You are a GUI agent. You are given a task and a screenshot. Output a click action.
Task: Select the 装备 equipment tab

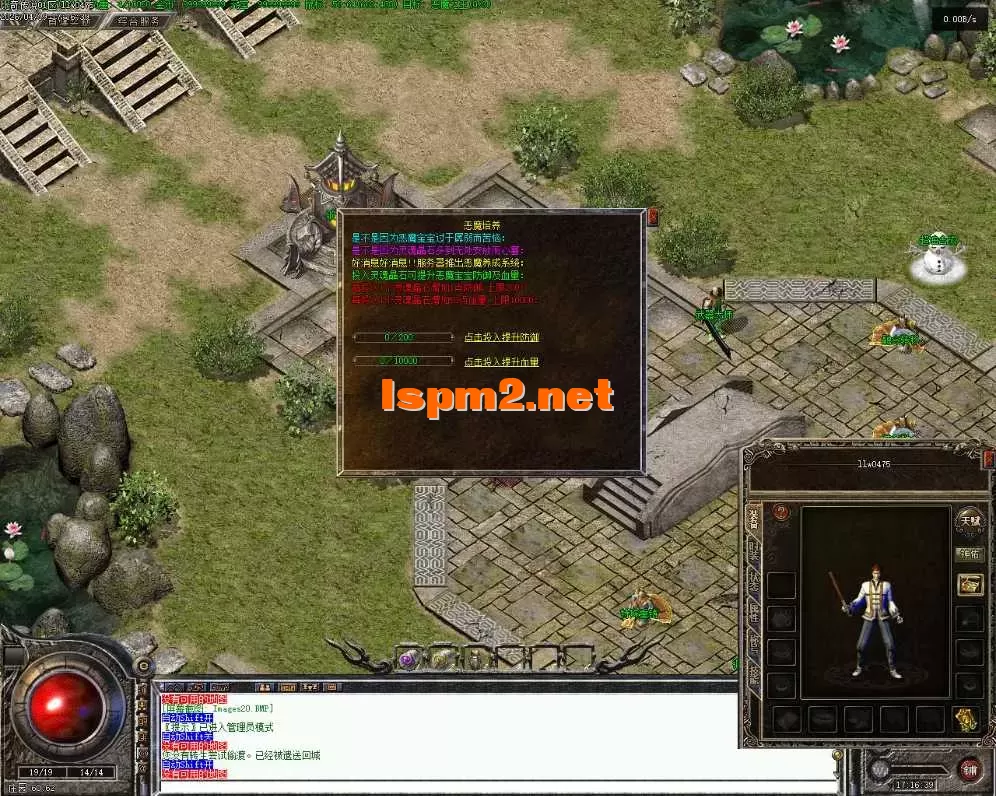754,519
